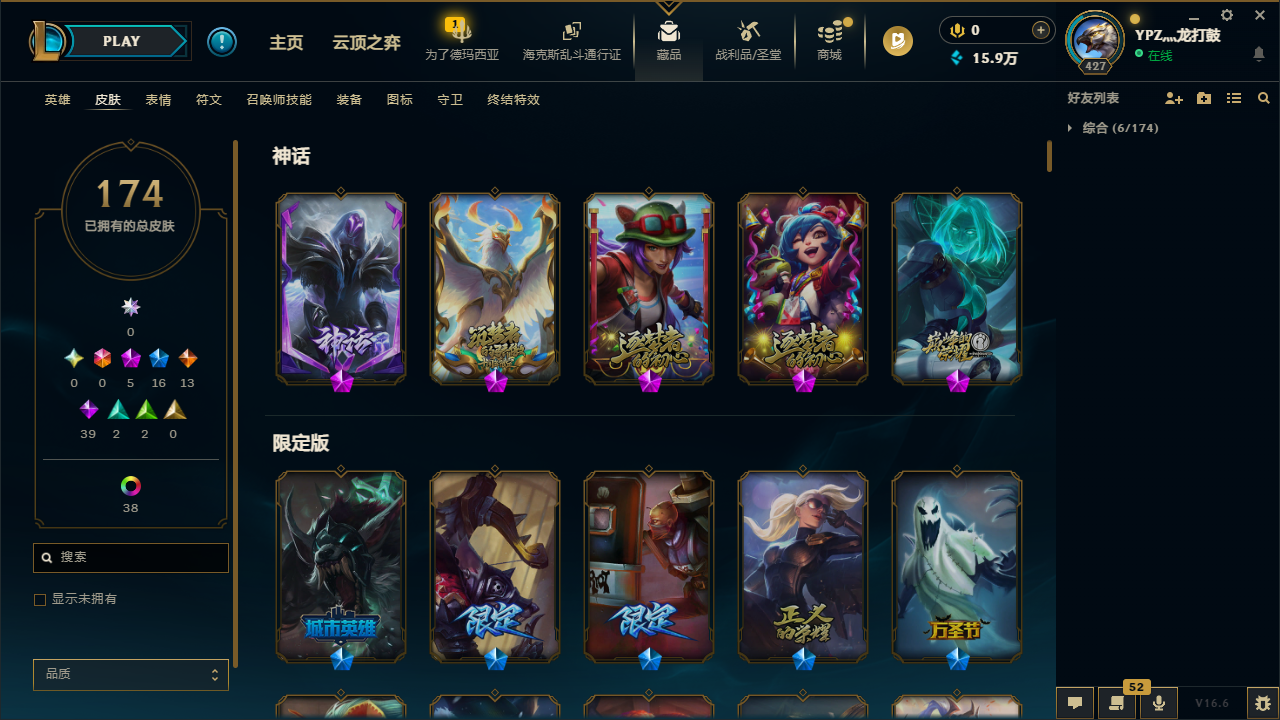This screenshot has width=1280, height=720.
Task: Open voice settings with the microphone icon bottom right
Action: tap(1159, 703)
